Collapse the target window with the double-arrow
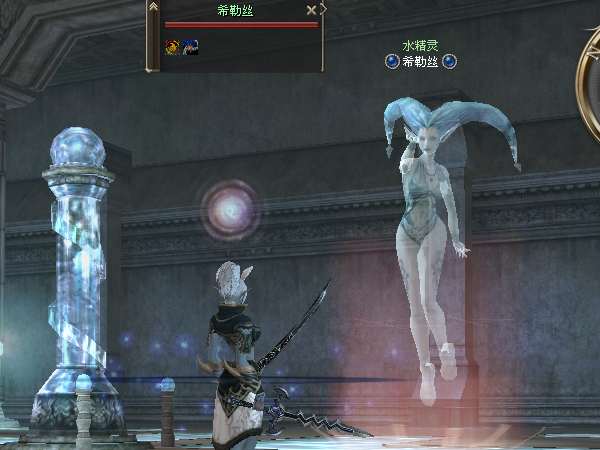 pyautogui.click(x=153, y=7)
